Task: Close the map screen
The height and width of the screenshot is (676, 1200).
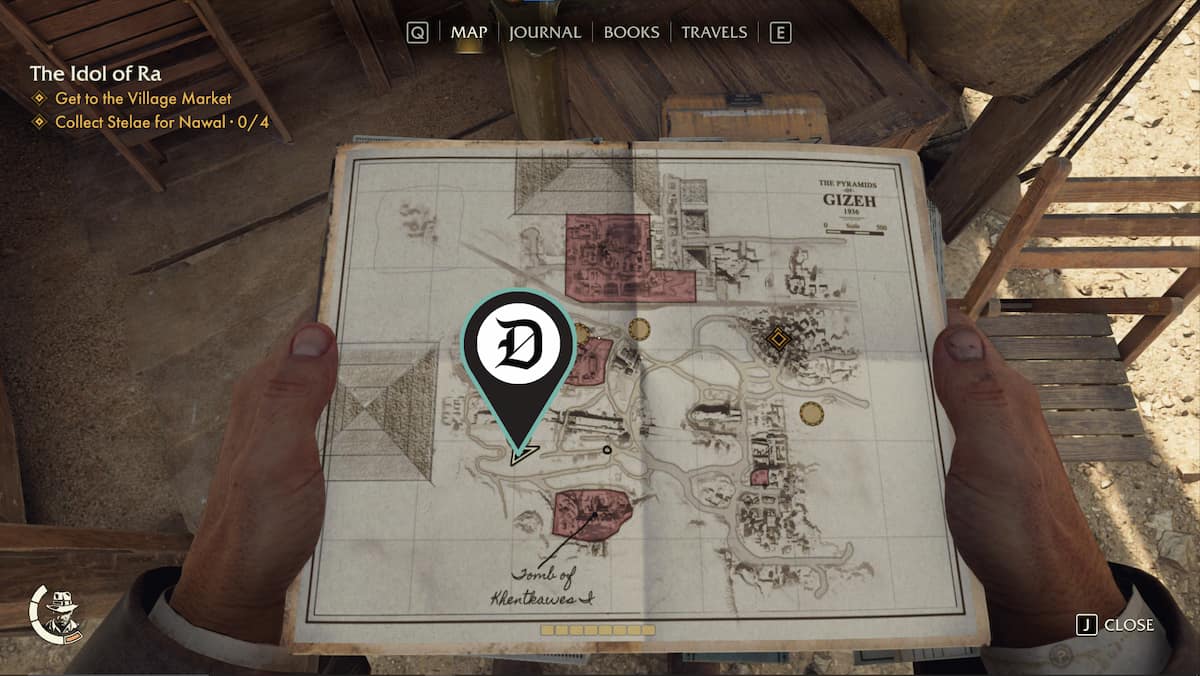Action: pos(1115,625)
